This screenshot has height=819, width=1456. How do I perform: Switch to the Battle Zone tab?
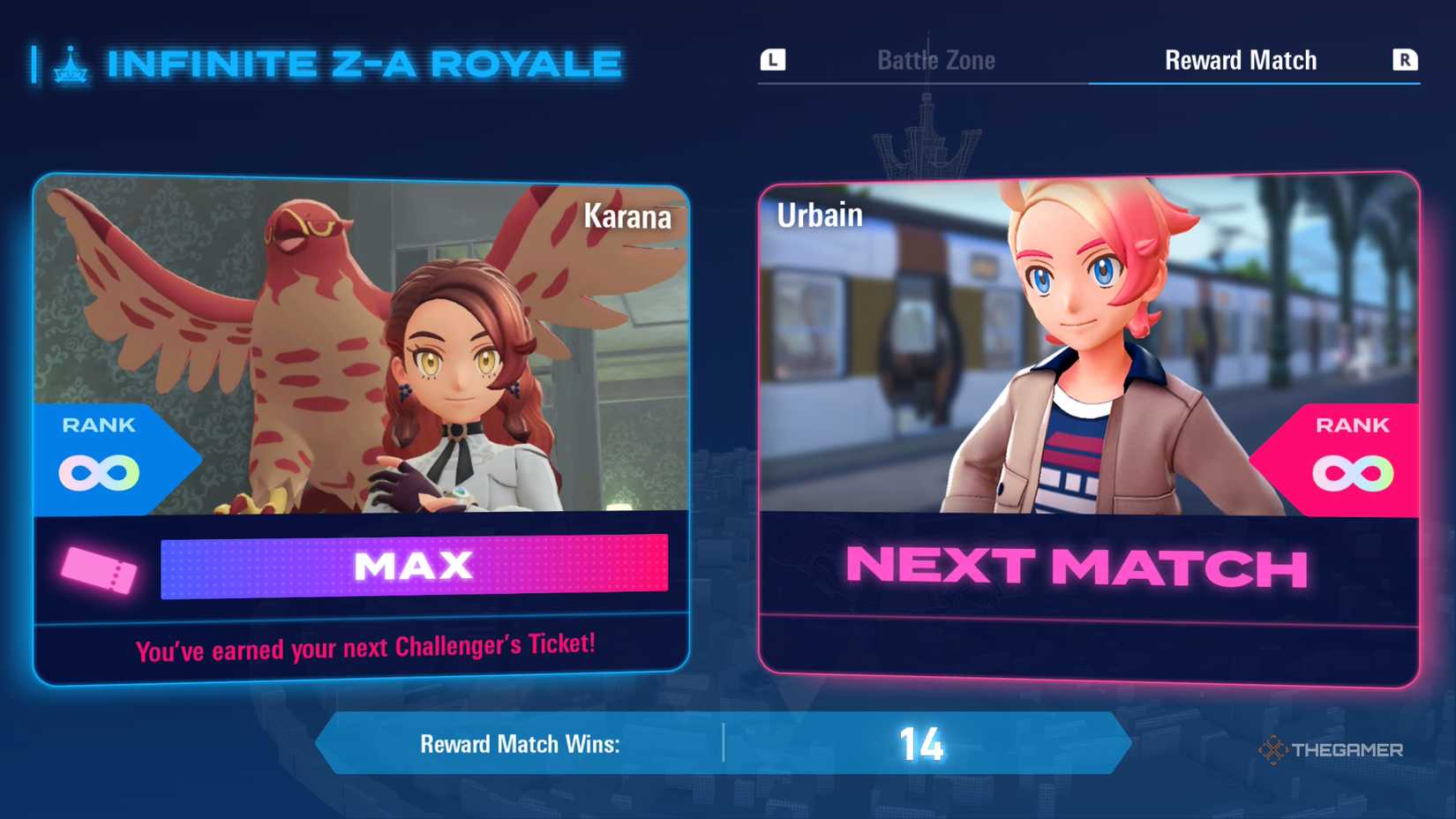935,59
